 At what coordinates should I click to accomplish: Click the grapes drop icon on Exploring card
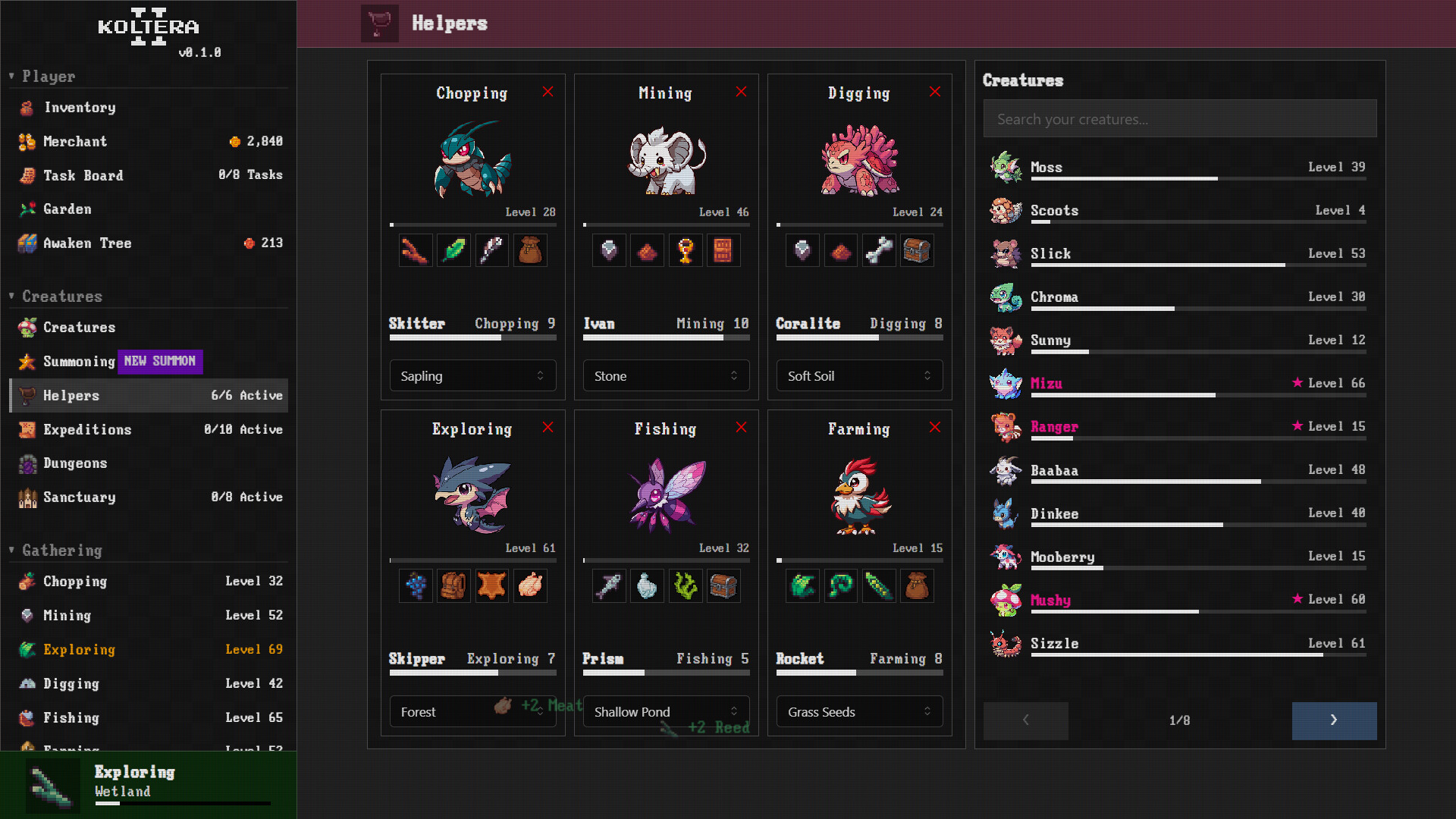pos(415,585)
